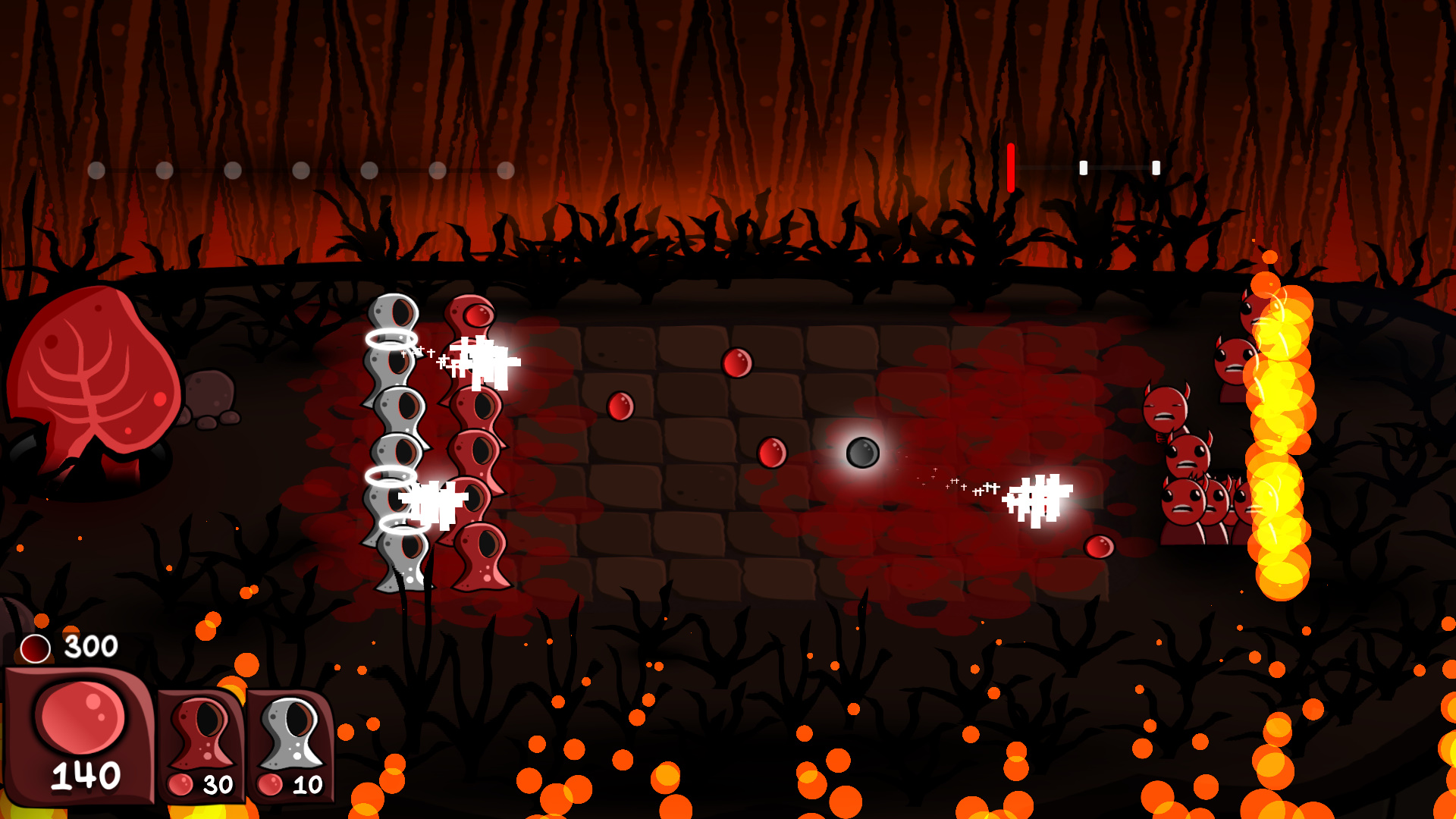The width and height of the screenshot is (1456, 819).
Task: Click a red ball lying in the arena
Action: (736, 362)
